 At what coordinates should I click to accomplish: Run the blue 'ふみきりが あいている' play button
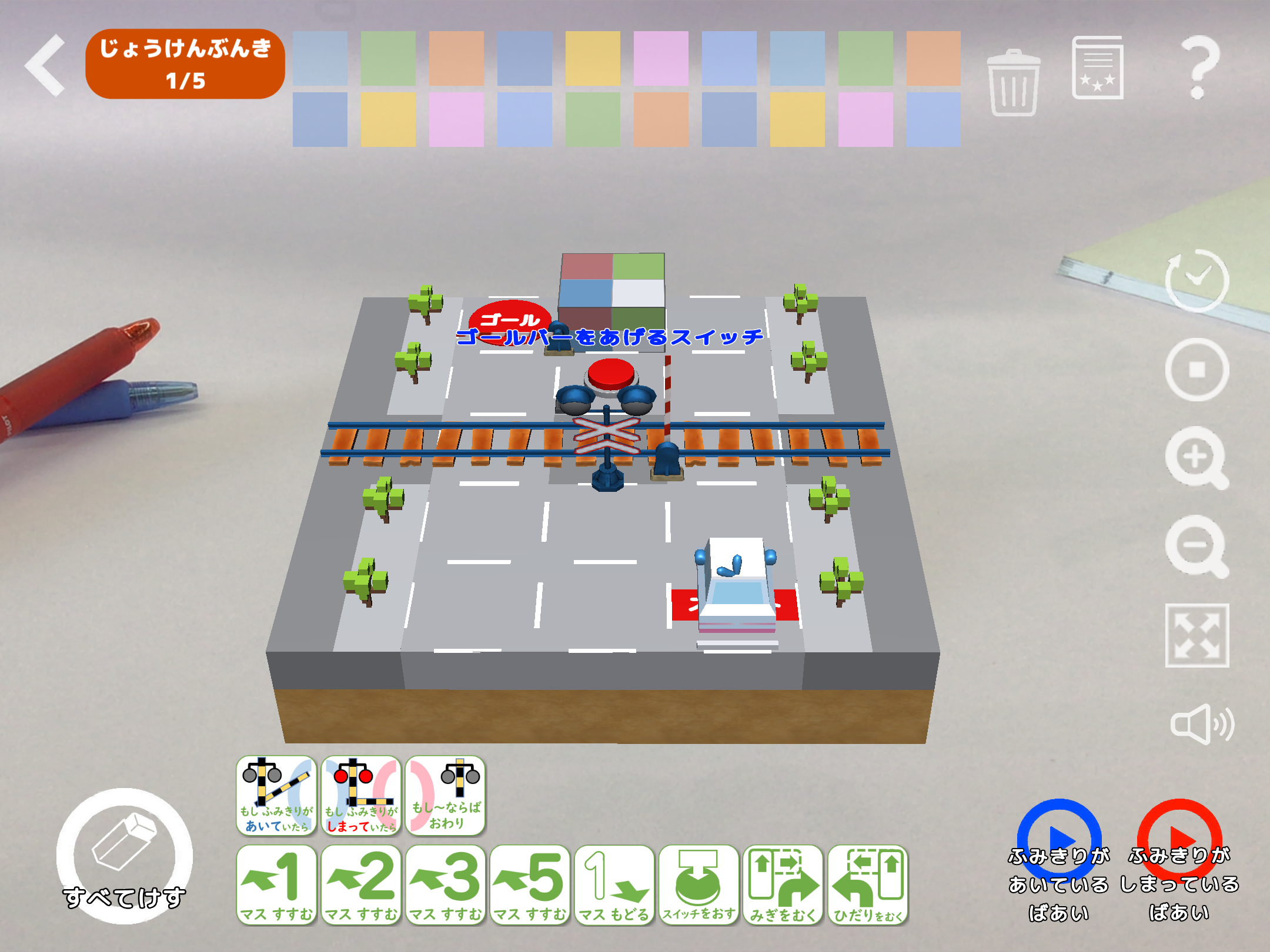tap(1058, 840)
